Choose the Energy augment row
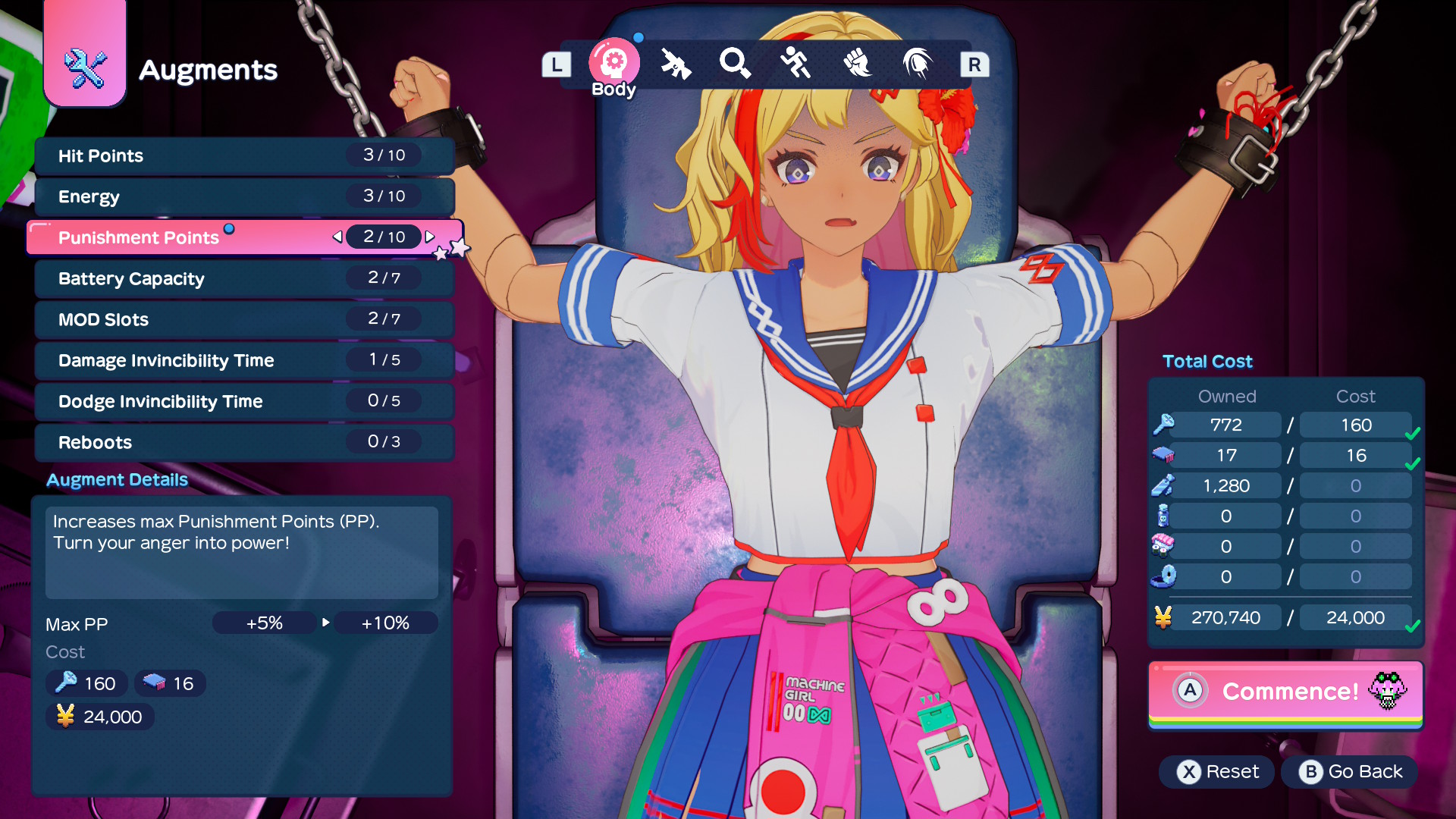1456x819 pixels. tap(244, 196)
